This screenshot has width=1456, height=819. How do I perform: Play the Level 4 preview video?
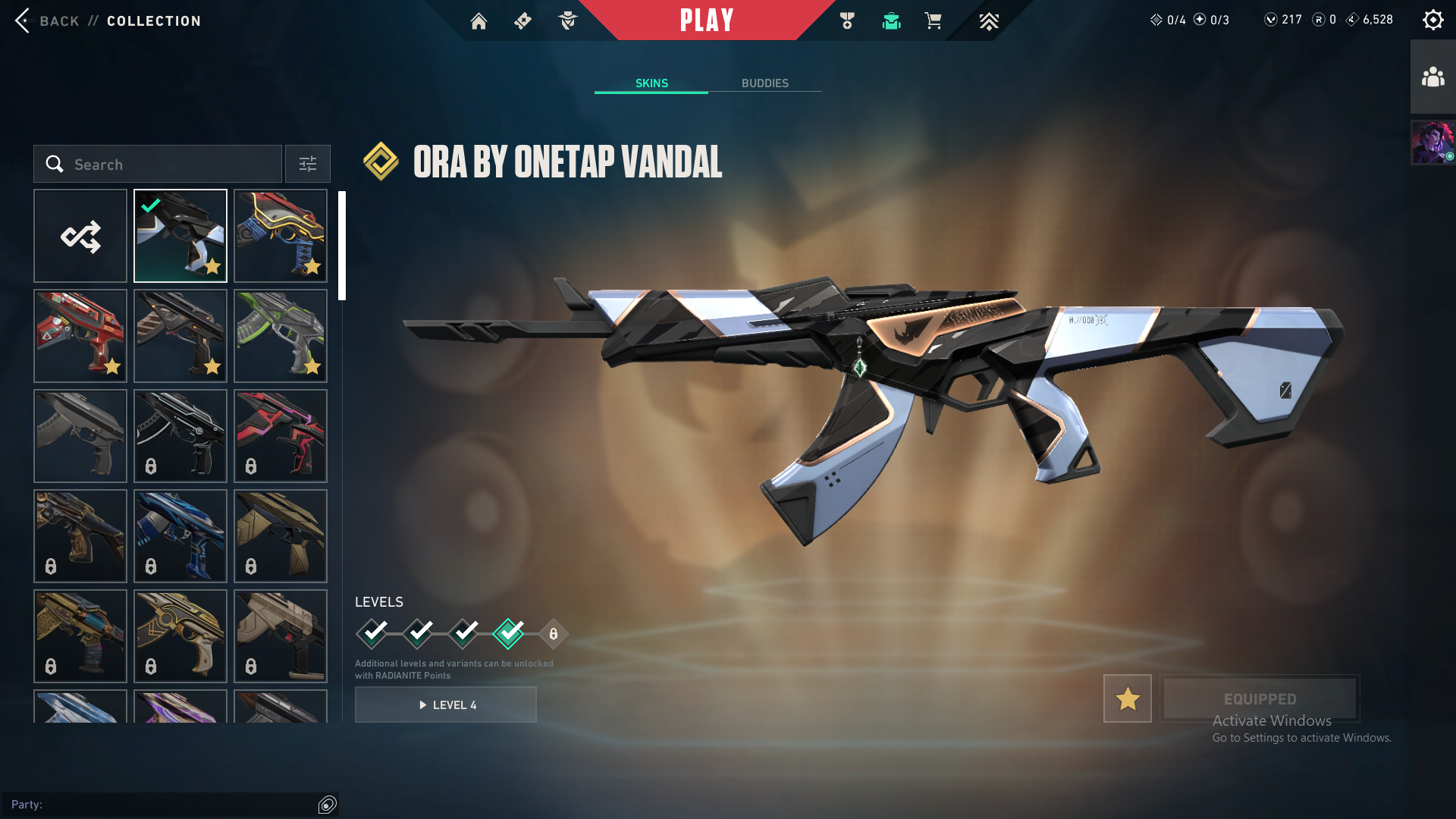tap(446, 704)
